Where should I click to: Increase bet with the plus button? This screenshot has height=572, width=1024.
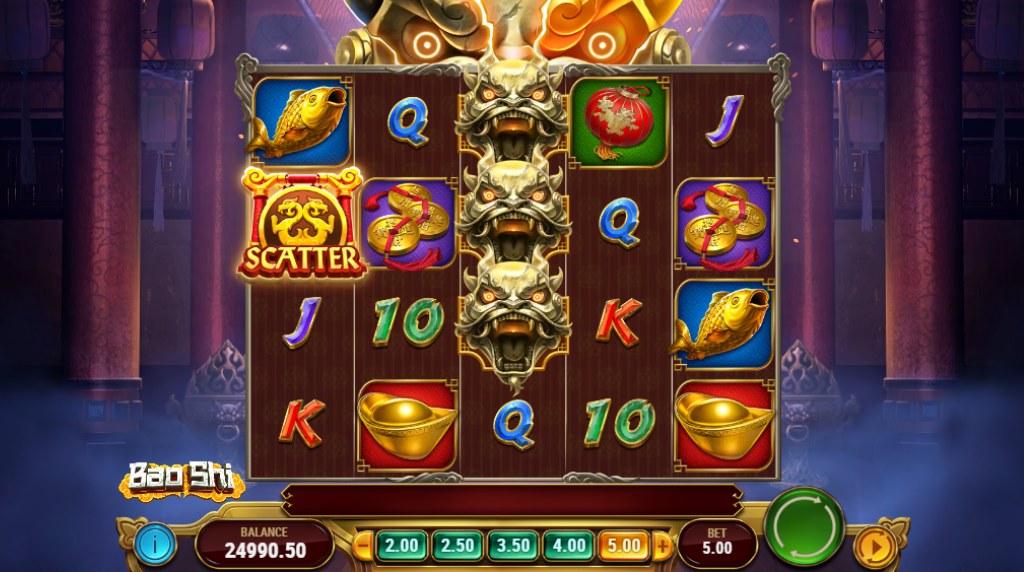pos(660,546)
